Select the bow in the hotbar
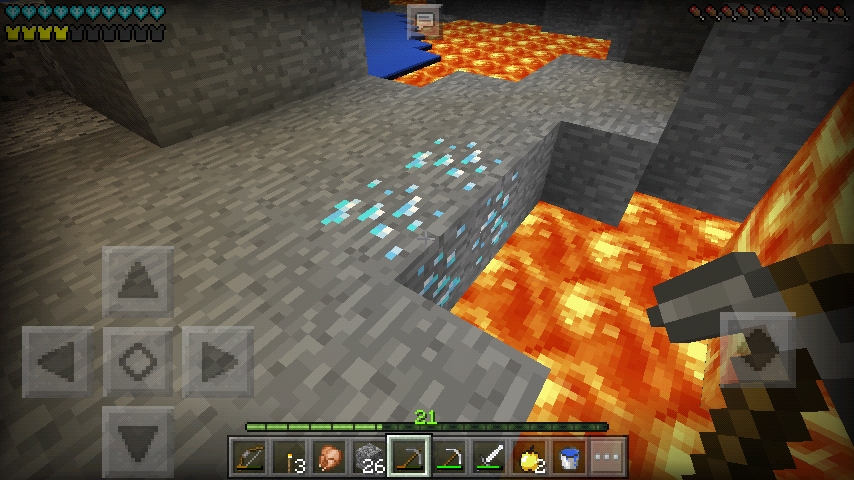854x480 pixels. 248,458
